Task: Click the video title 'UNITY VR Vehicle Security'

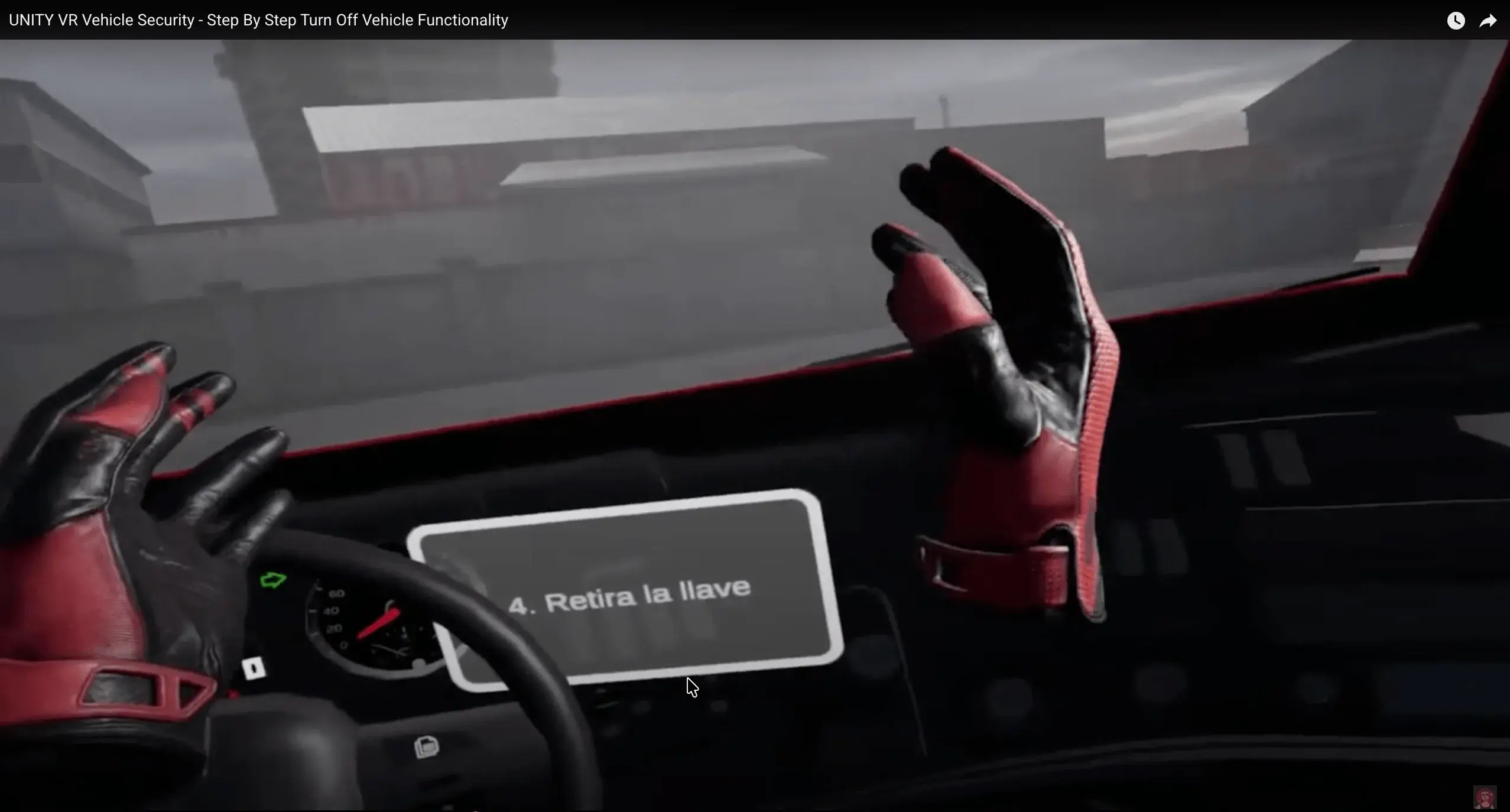Action: pyautogui.click(x=258, y=20)
